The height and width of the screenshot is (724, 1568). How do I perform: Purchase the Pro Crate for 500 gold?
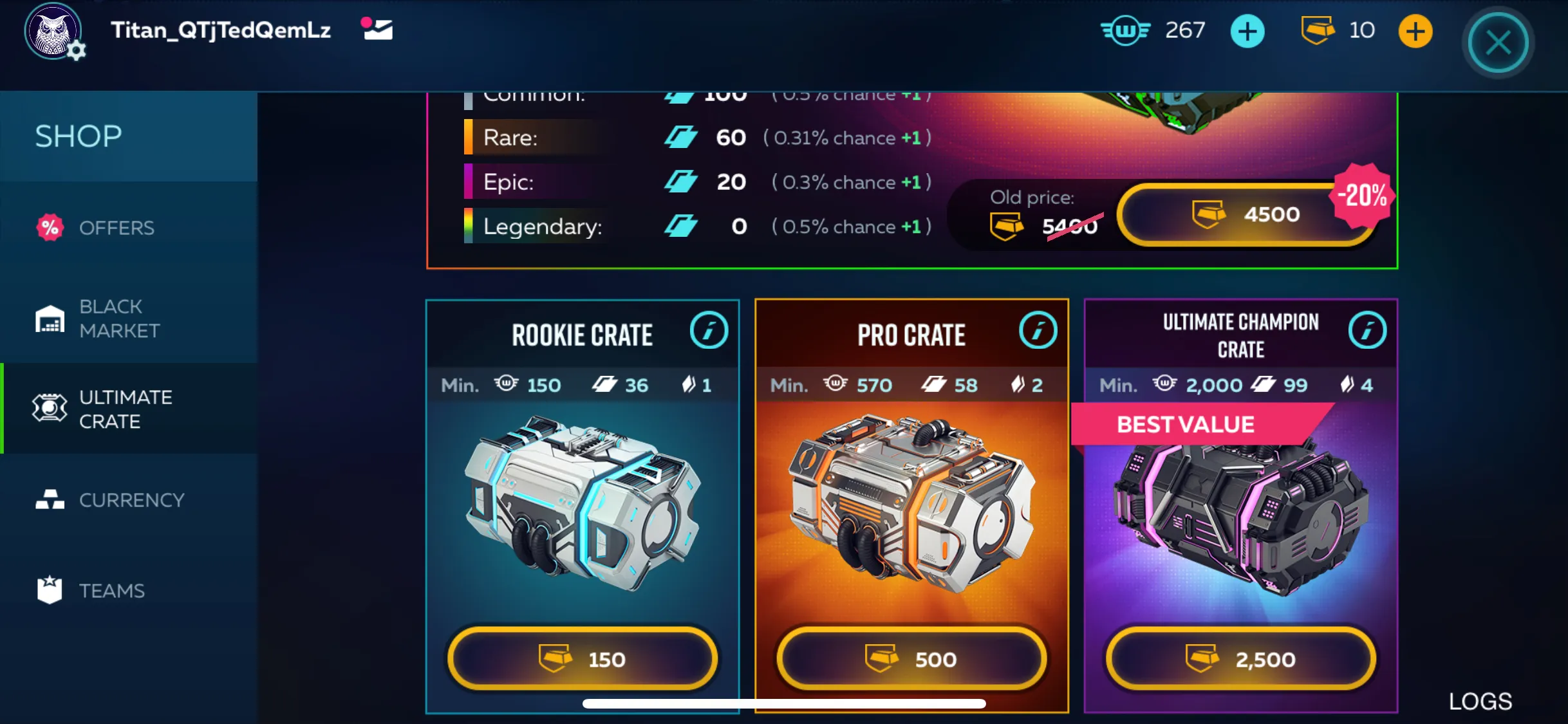911,659
